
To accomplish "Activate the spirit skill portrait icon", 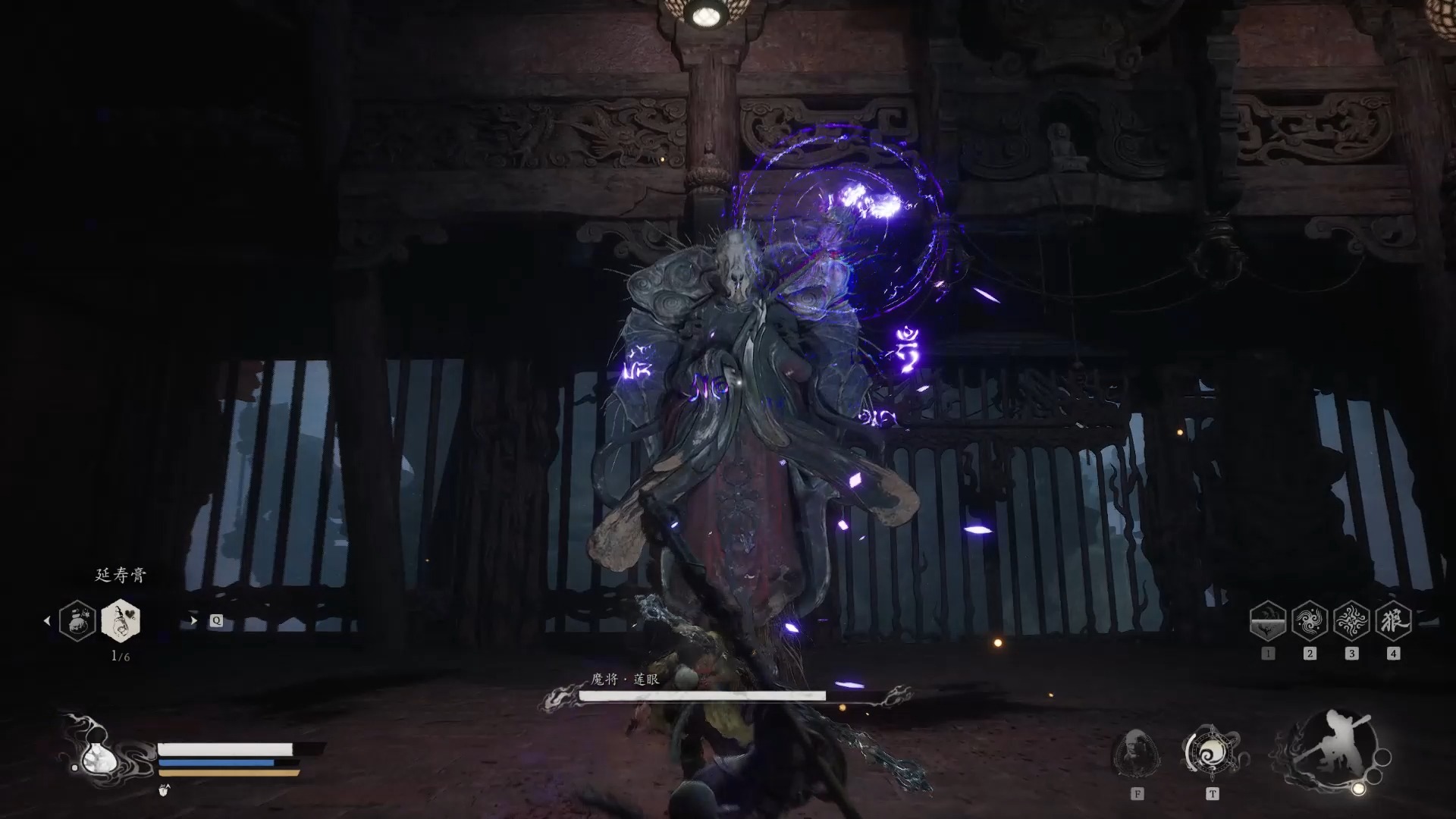I will pos(1135,753).
